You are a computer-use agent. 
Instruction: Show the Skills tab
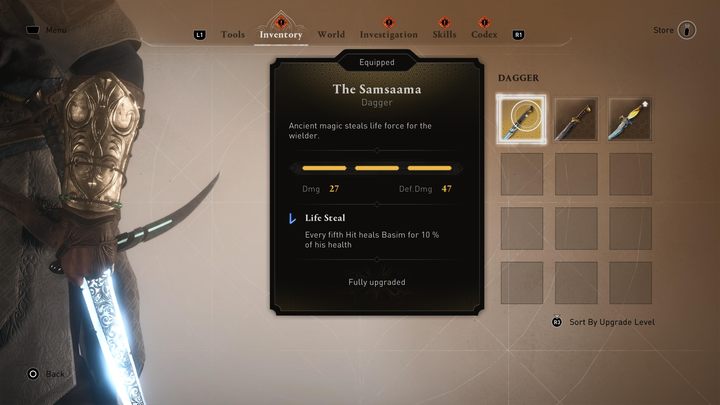pos(445,35)
